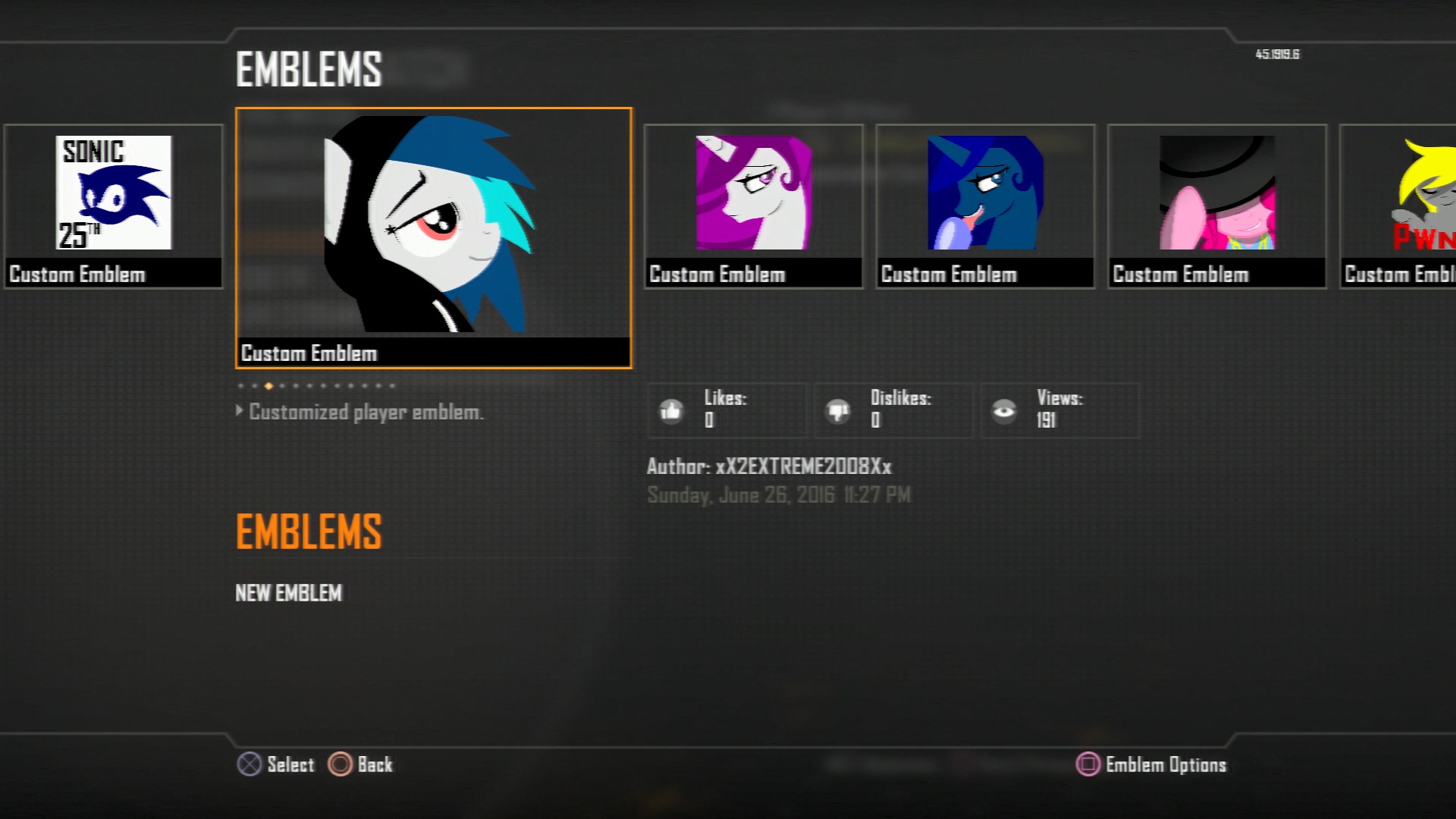This screenshot has width=1456, height=819.
Task: Select Emblem Options text label
Action: (x=1166, y=764)
